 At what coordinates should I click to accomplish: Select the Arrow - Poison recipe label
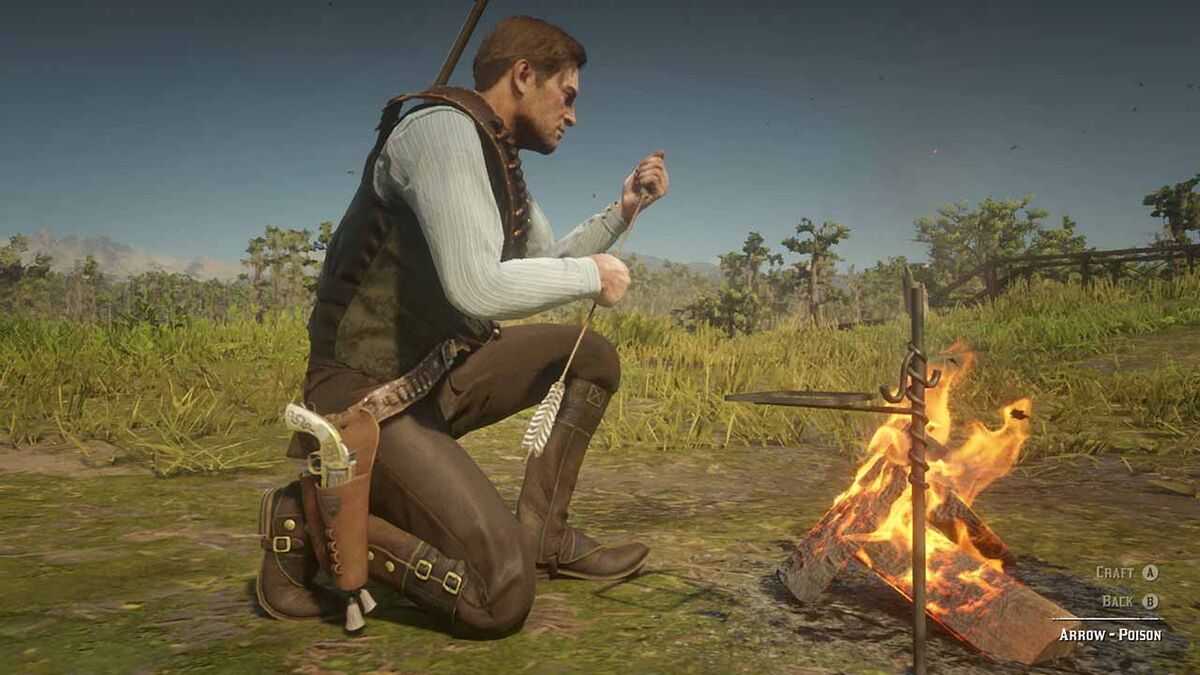tap(1110, 634)
